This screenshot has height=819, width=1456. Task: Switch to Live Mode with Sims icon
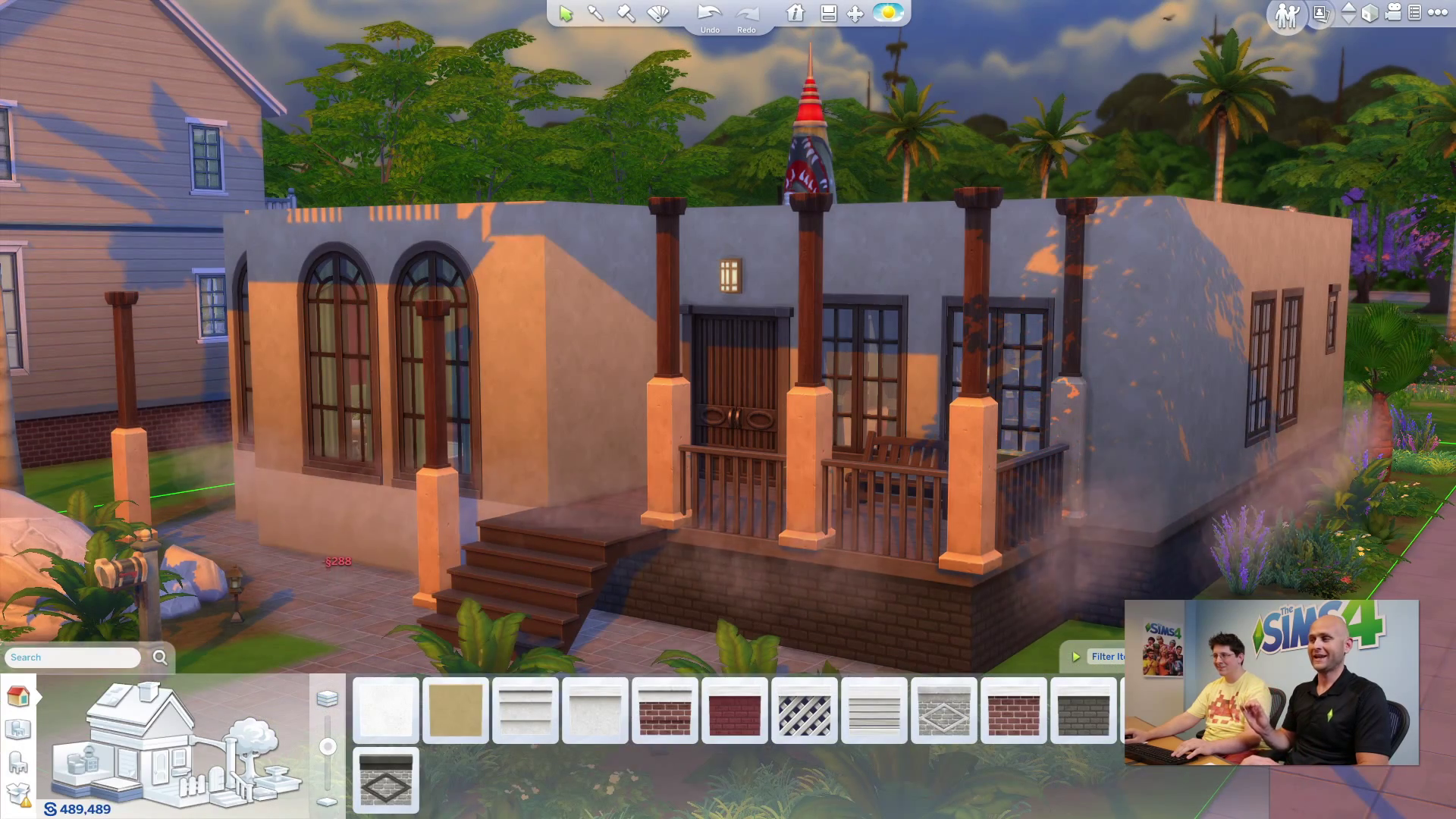1287,15
